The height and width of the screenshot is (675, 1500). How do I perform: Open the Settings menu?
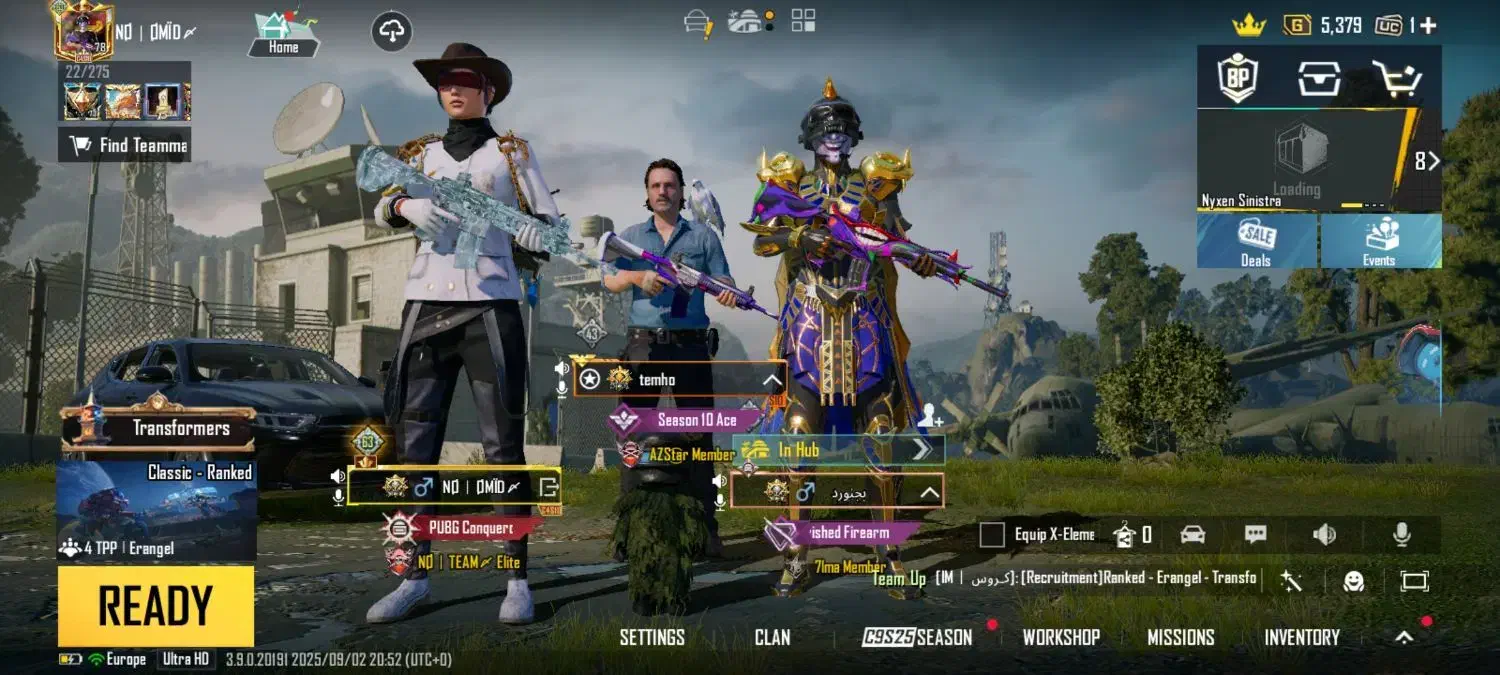click(x=652, y=637)
